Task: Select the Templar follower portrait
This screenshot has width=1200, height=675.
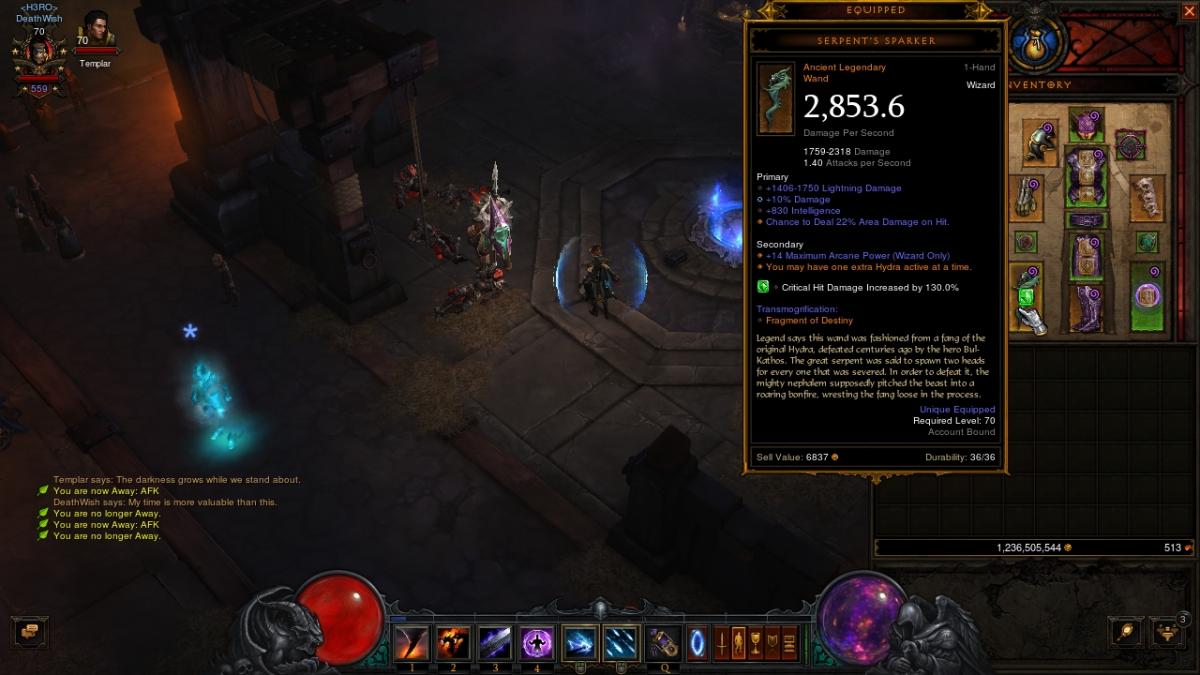Action: click(96, 32)
